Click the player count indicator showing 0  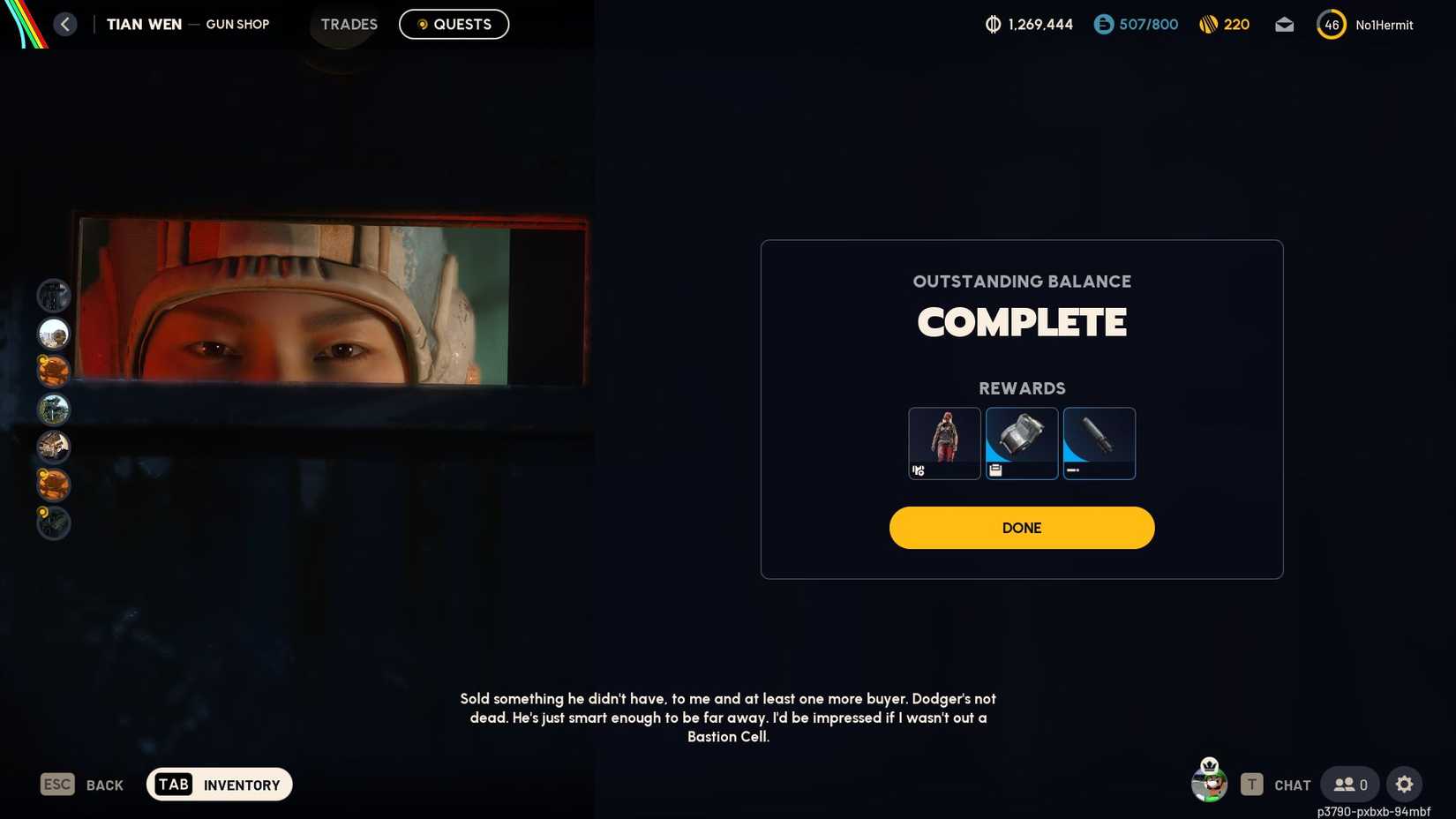pos(1349,784)
